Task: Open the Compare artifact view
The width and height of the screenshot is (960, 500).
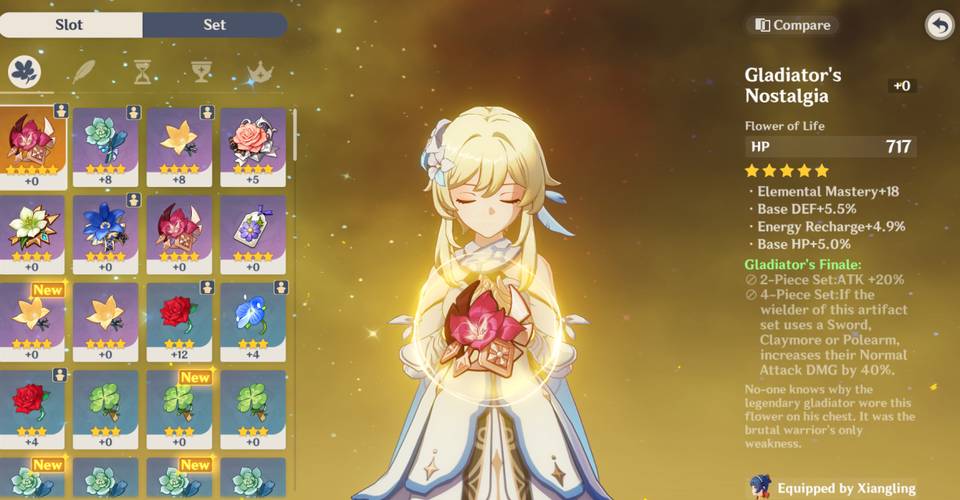Action: click(x=791, y=24)
